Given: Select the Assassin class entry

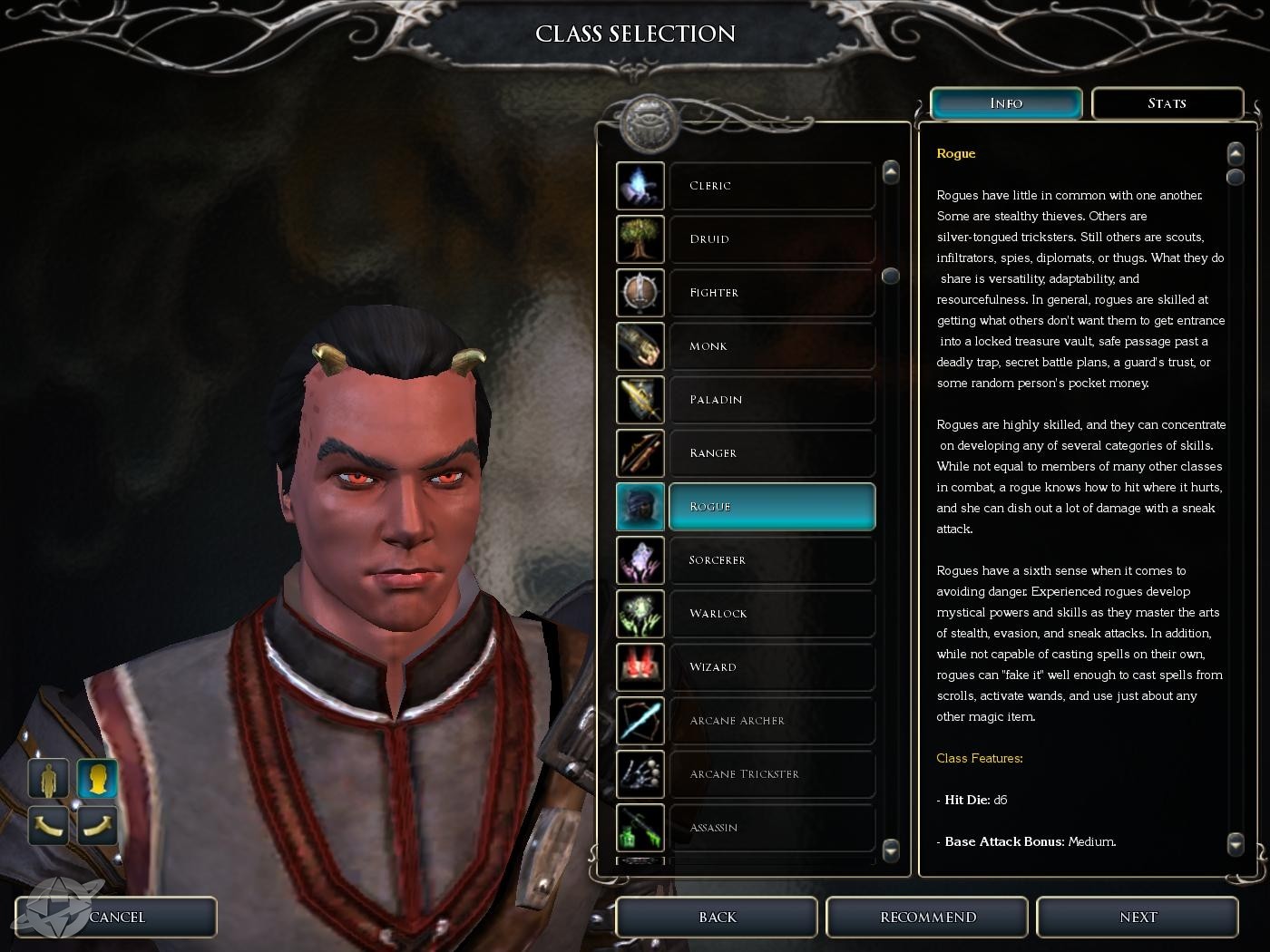Looking at the screenshot, I should pos(771,828).
